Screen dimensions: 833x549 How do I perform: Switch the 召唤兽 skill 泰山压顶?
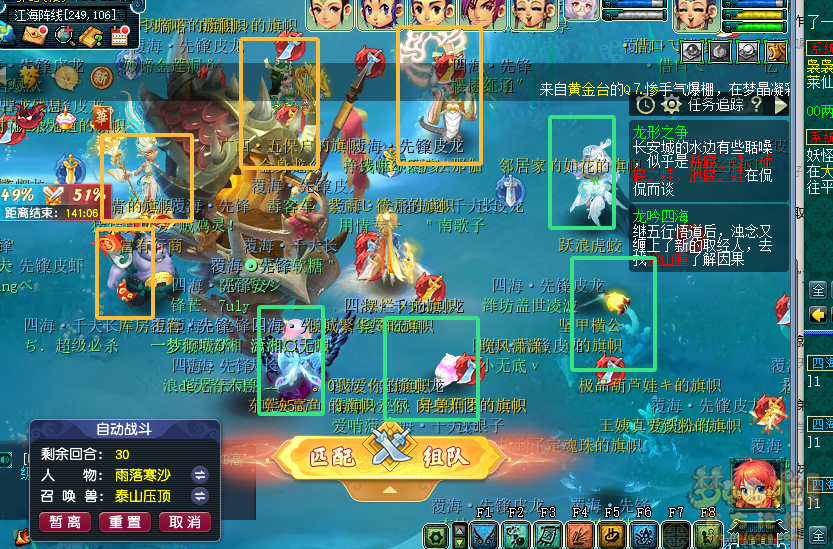[x=200, y=496]
